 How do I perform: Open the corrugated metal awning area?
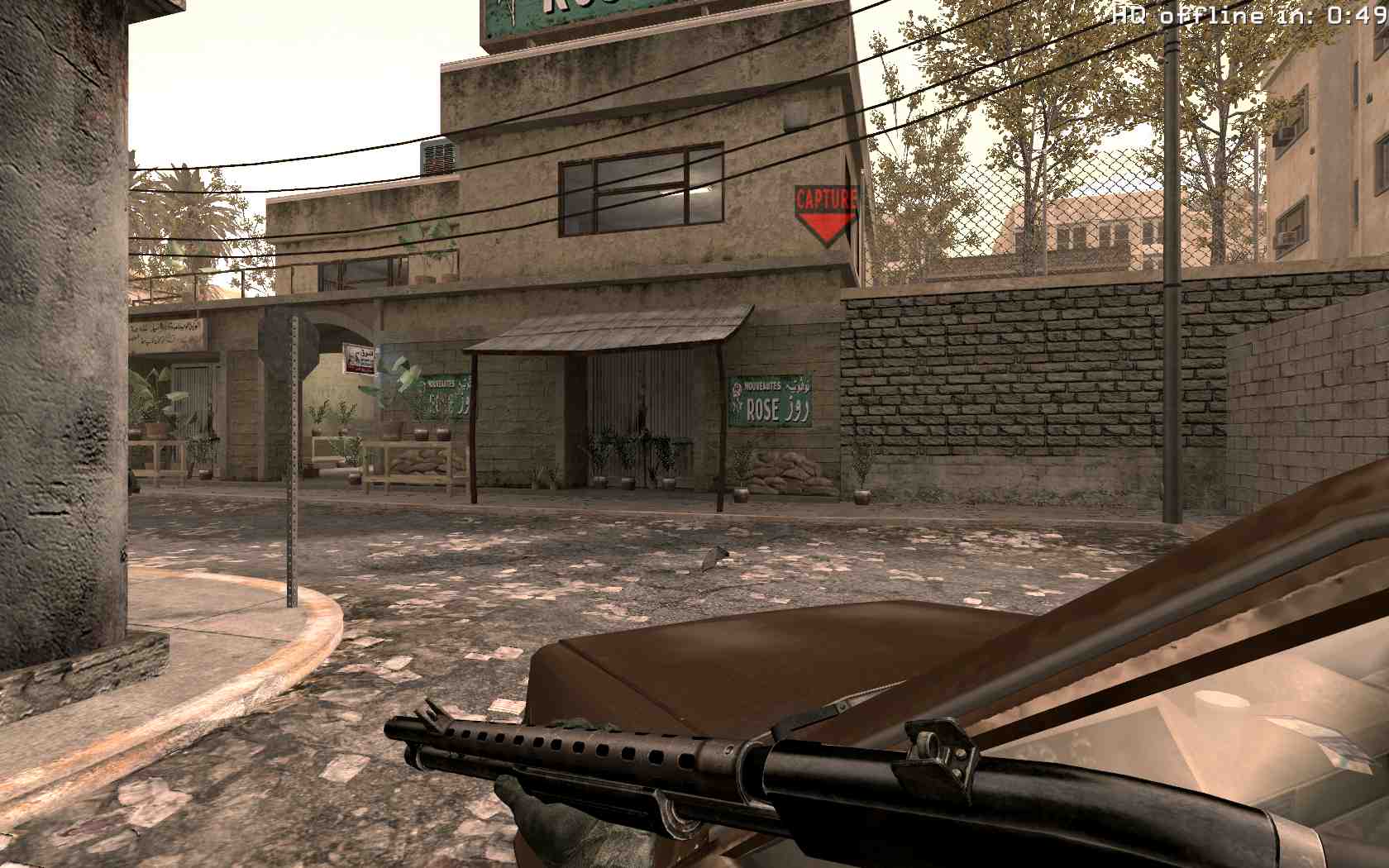pyautogui.click(x=612, y=327)
